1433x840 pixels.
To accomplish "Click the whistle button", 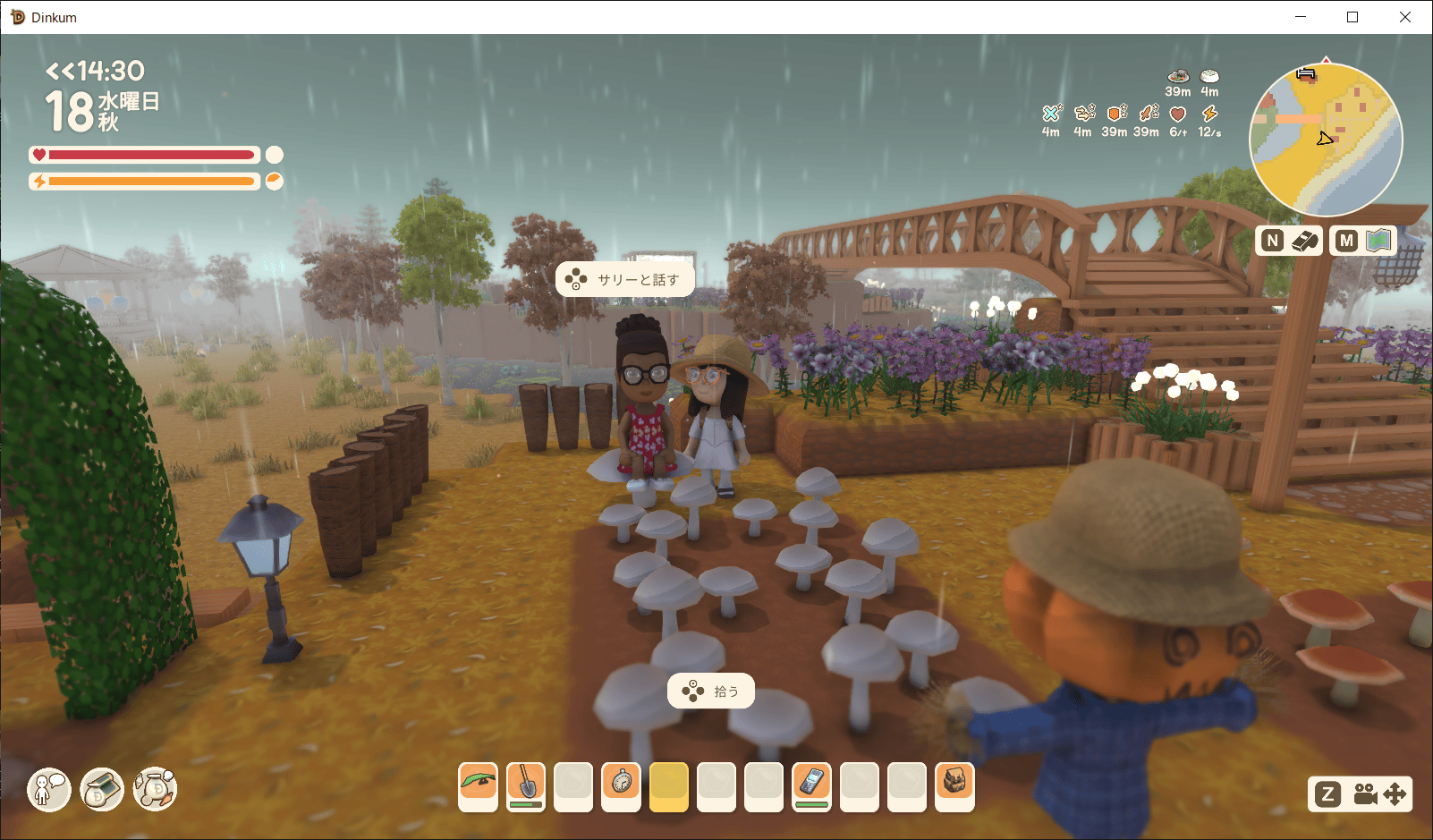I will pos(1289,241).
